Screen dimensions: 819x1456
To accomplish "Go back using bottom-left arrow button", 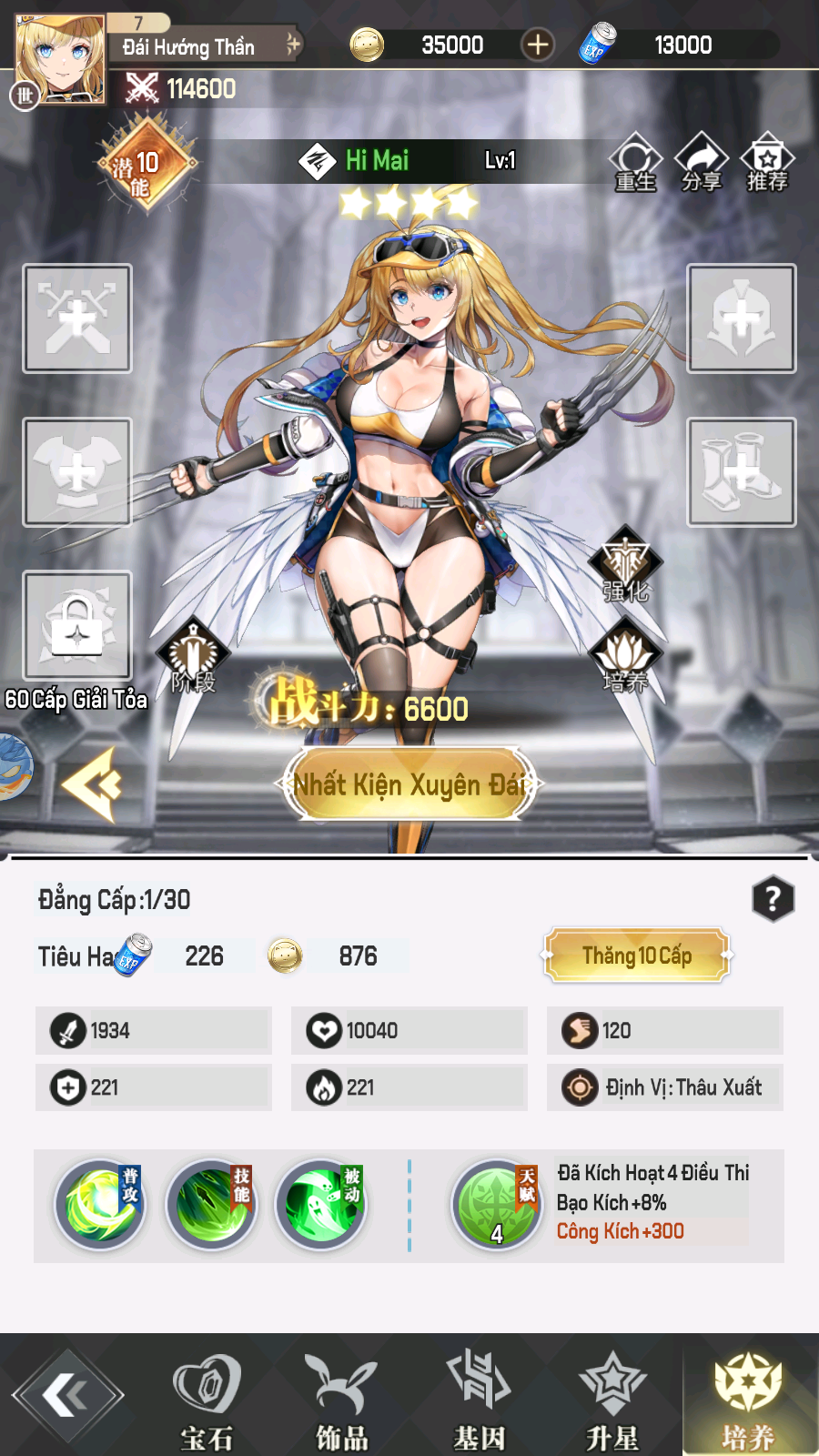I will coord(67,1395).
